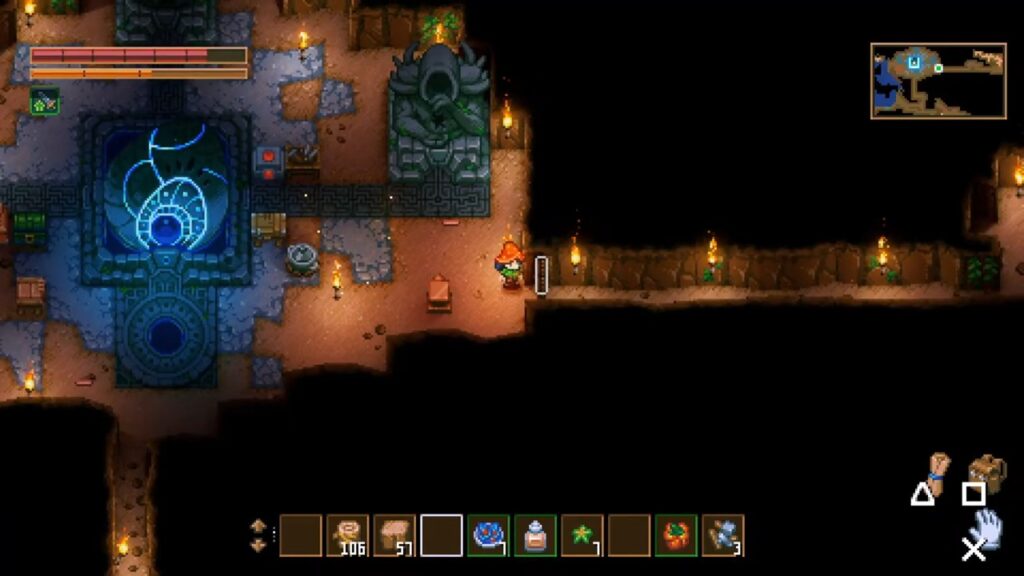Select the red pepper food slot
This screenshot has height=576, width=1024.
click(x=676, y=535)
